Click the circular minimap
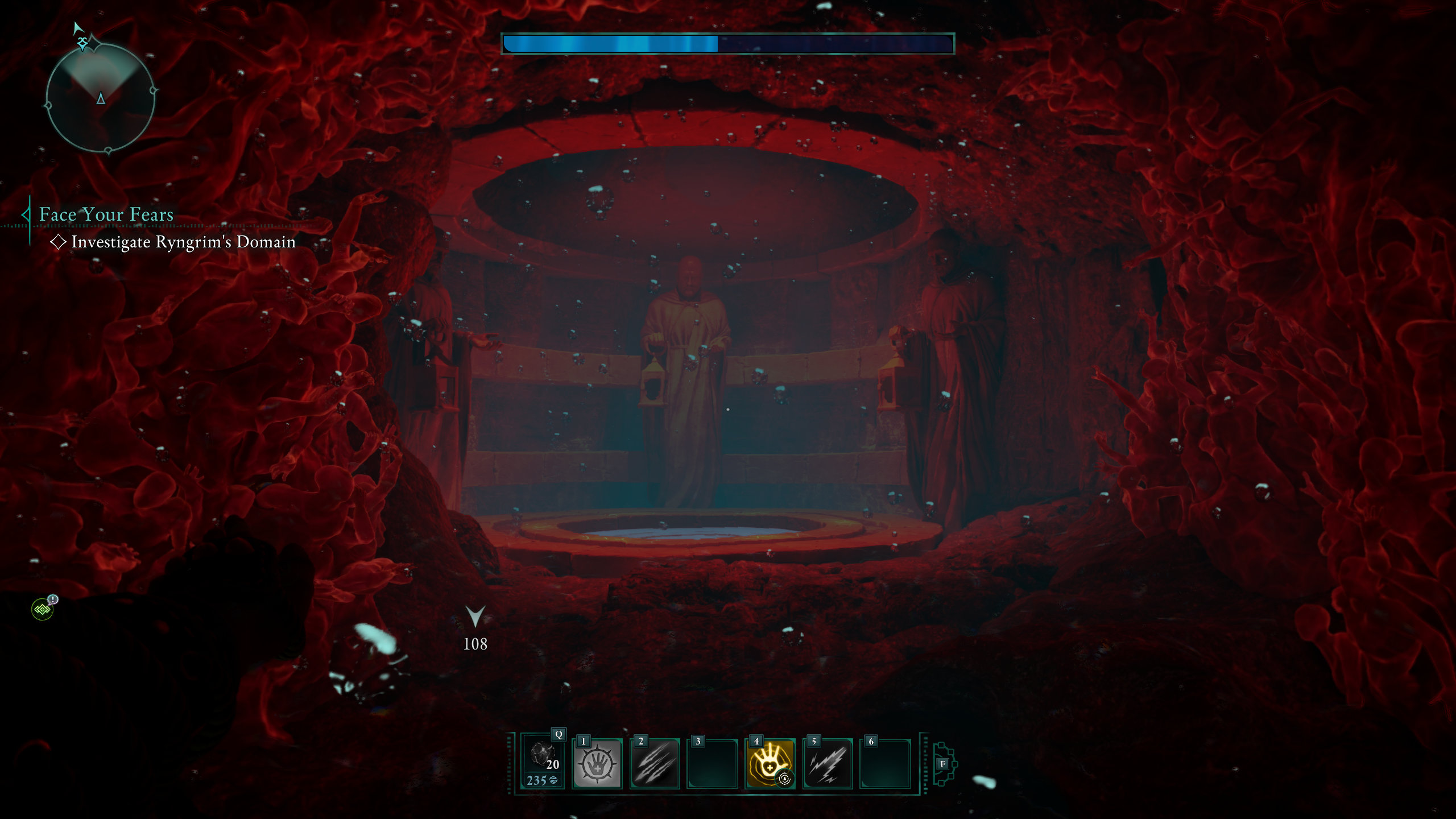1456x819 pixels. click(100, 98)
